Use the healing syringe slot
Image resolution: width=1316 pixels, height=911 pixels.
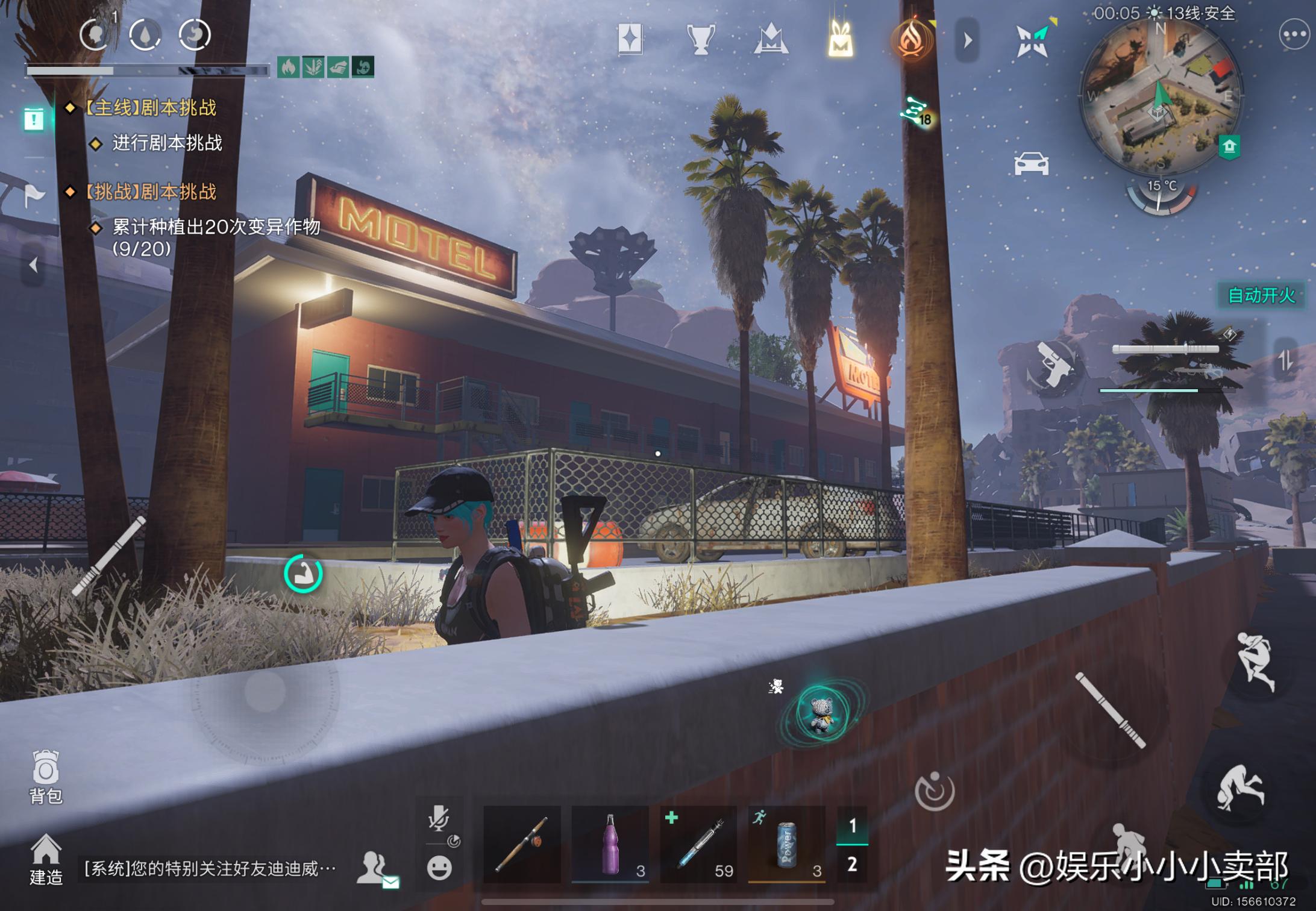(698, 845)
